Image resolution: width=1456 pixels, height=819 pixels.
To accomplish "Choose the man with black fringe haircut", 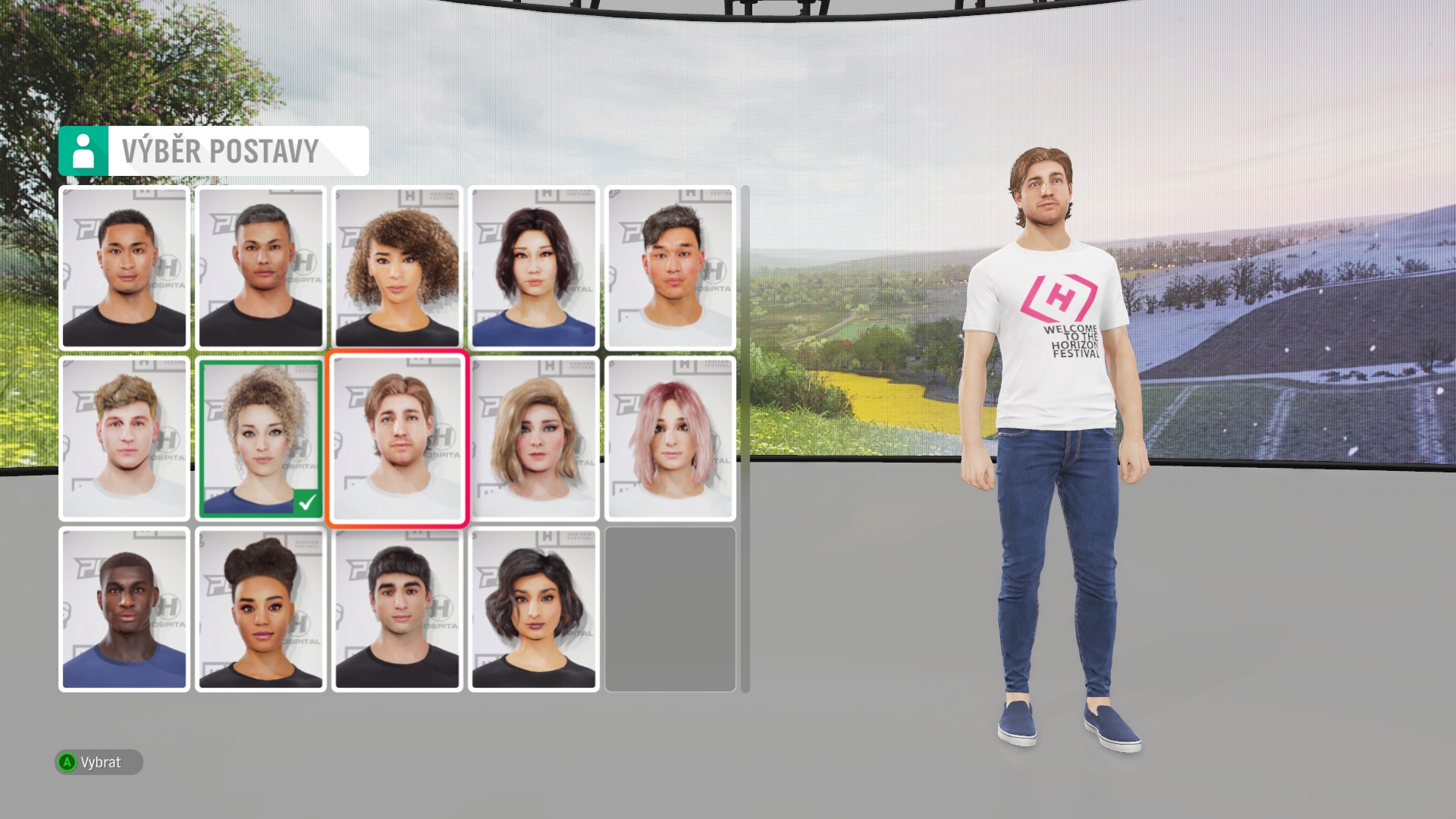I will pyautogui.click(x=397, y=609).
